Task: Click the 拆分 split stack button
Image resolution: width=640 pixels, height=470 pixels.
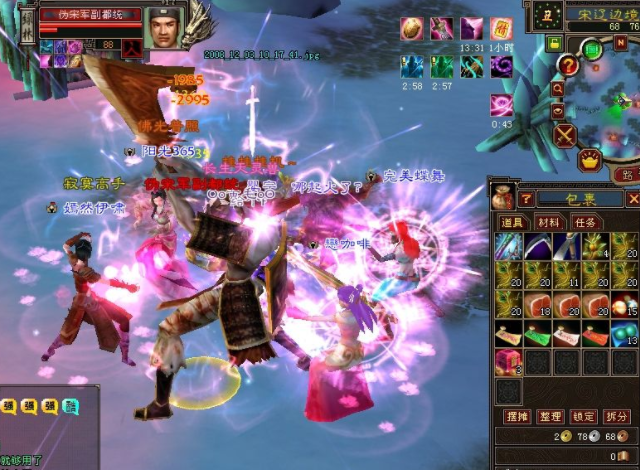Action: pos(617,415)
